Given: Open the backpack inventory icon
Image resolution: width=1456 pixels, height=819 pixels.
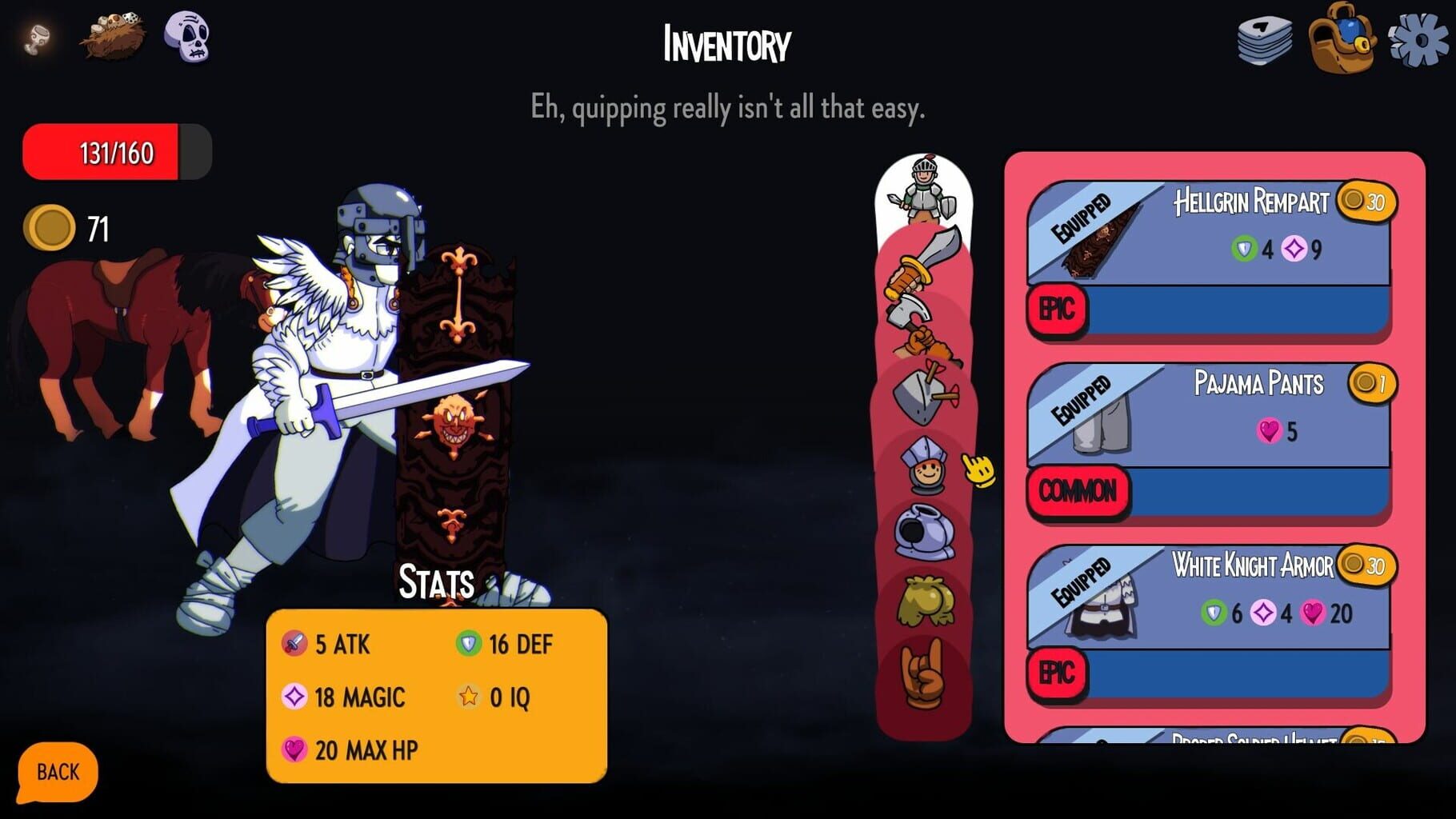Looking at the screenshot, I should (x=1344, y=38).
